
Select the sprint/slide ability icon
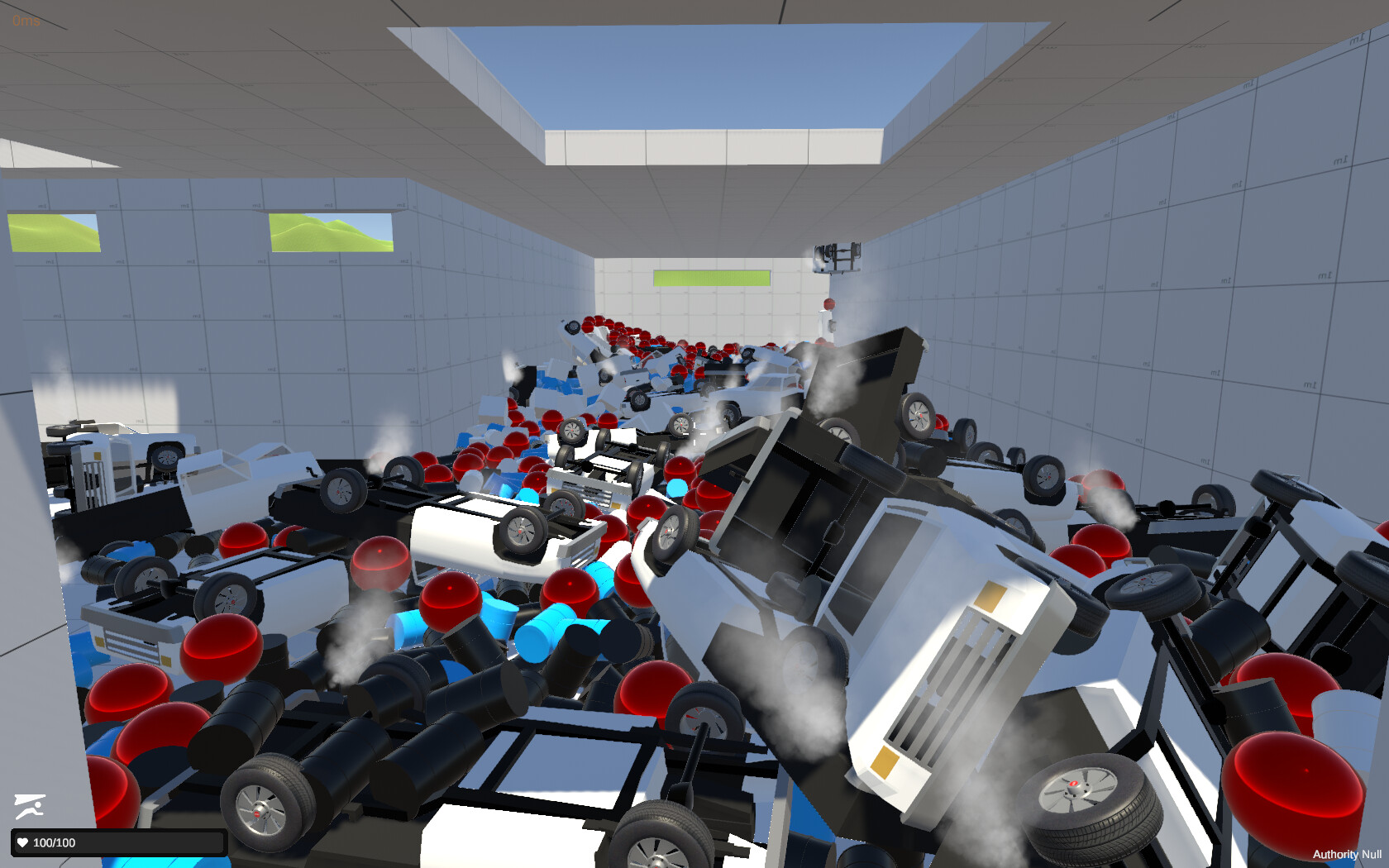[x=29, y=804]
